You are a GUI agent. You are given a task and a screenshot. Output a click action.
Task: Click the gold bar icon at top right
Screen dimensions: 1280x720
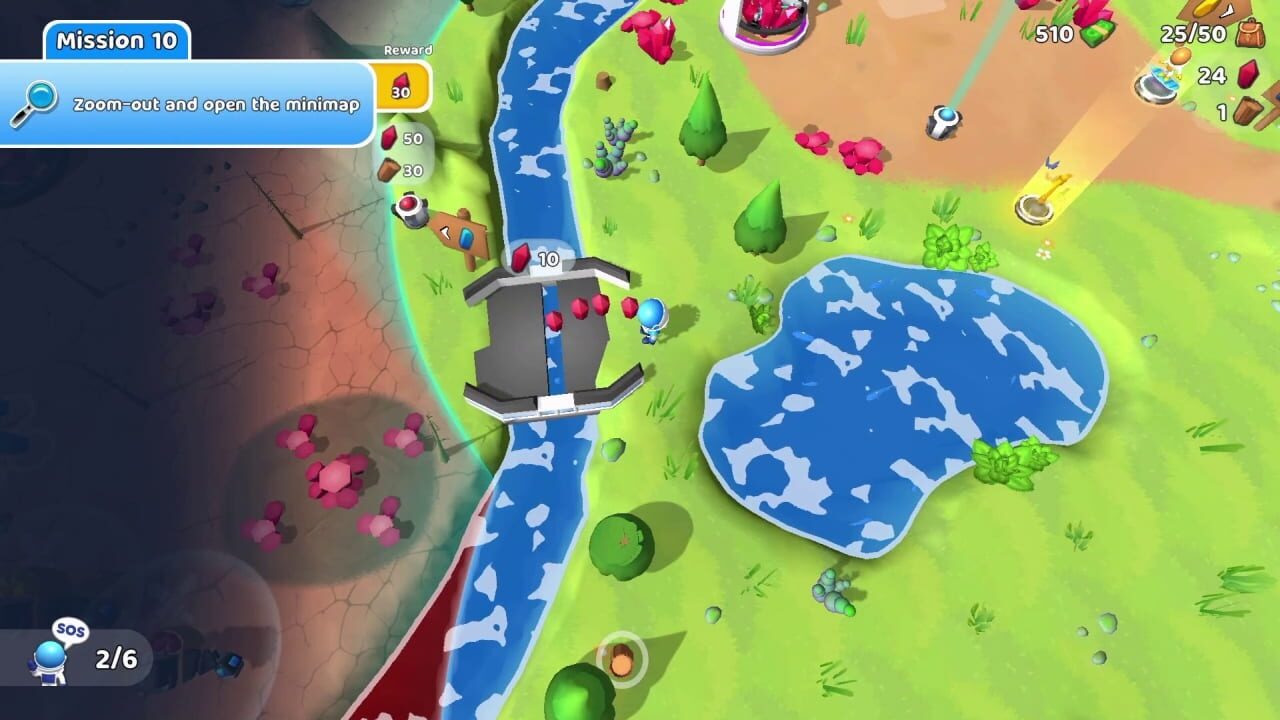click(x=1207, y=8)
